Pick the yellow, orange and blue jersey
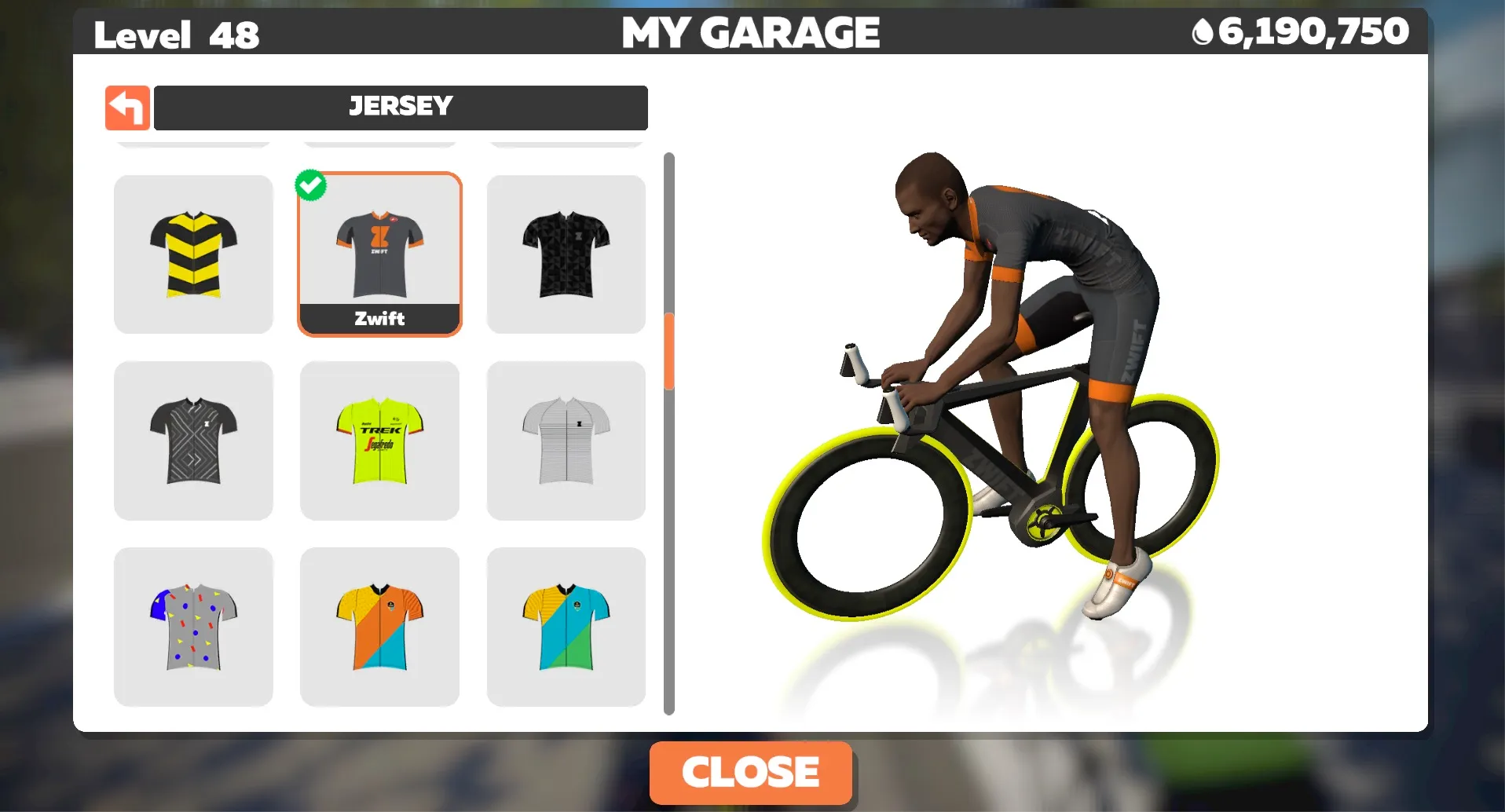1505x812 pixels. click(x=379, y=627)
